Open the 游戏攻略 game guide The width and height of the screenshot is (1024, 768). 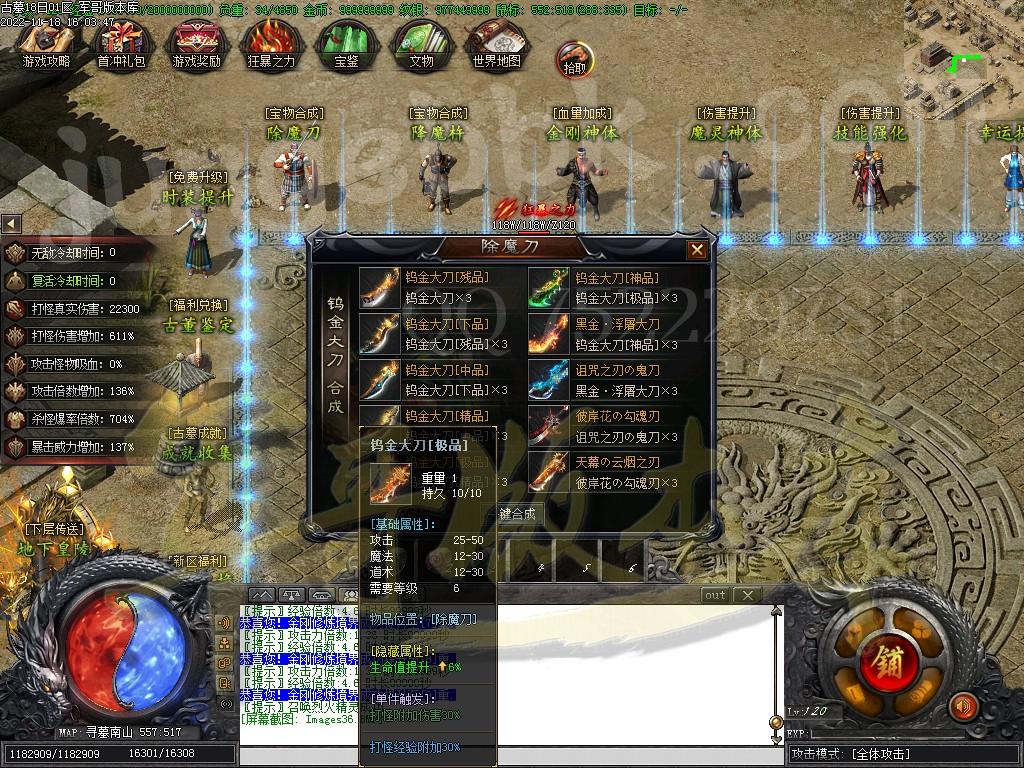click(47, 44)
